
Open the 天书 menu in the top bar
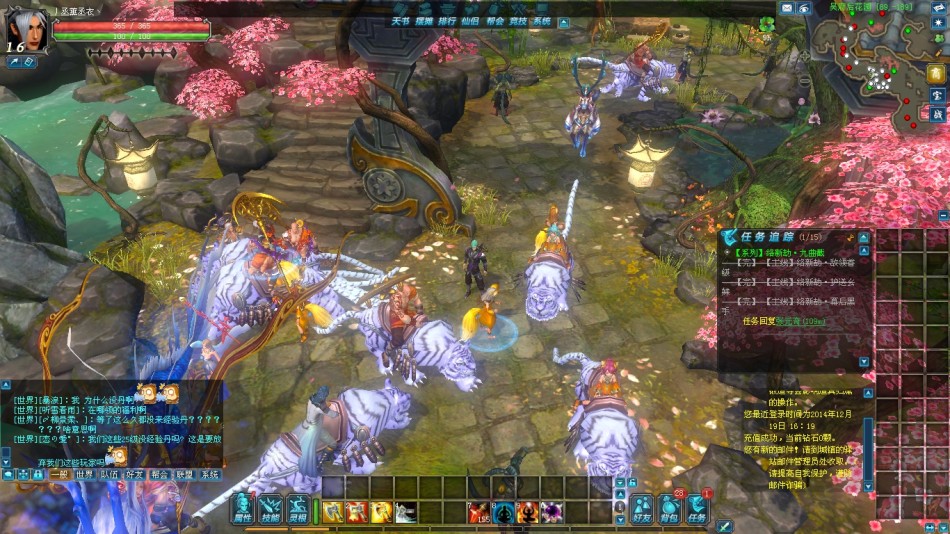401,20
